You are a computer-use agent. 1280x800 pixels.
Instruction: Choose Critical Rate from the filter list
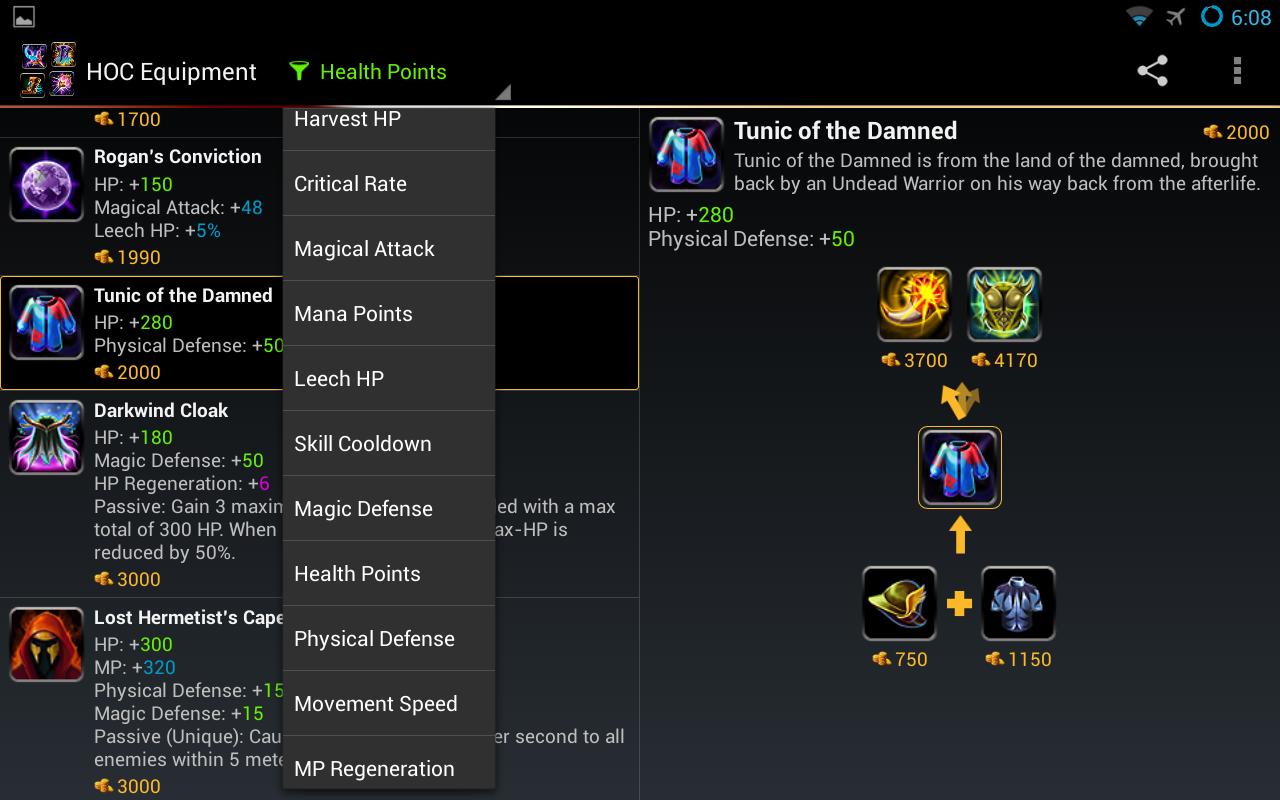click(x=388, y=184)
